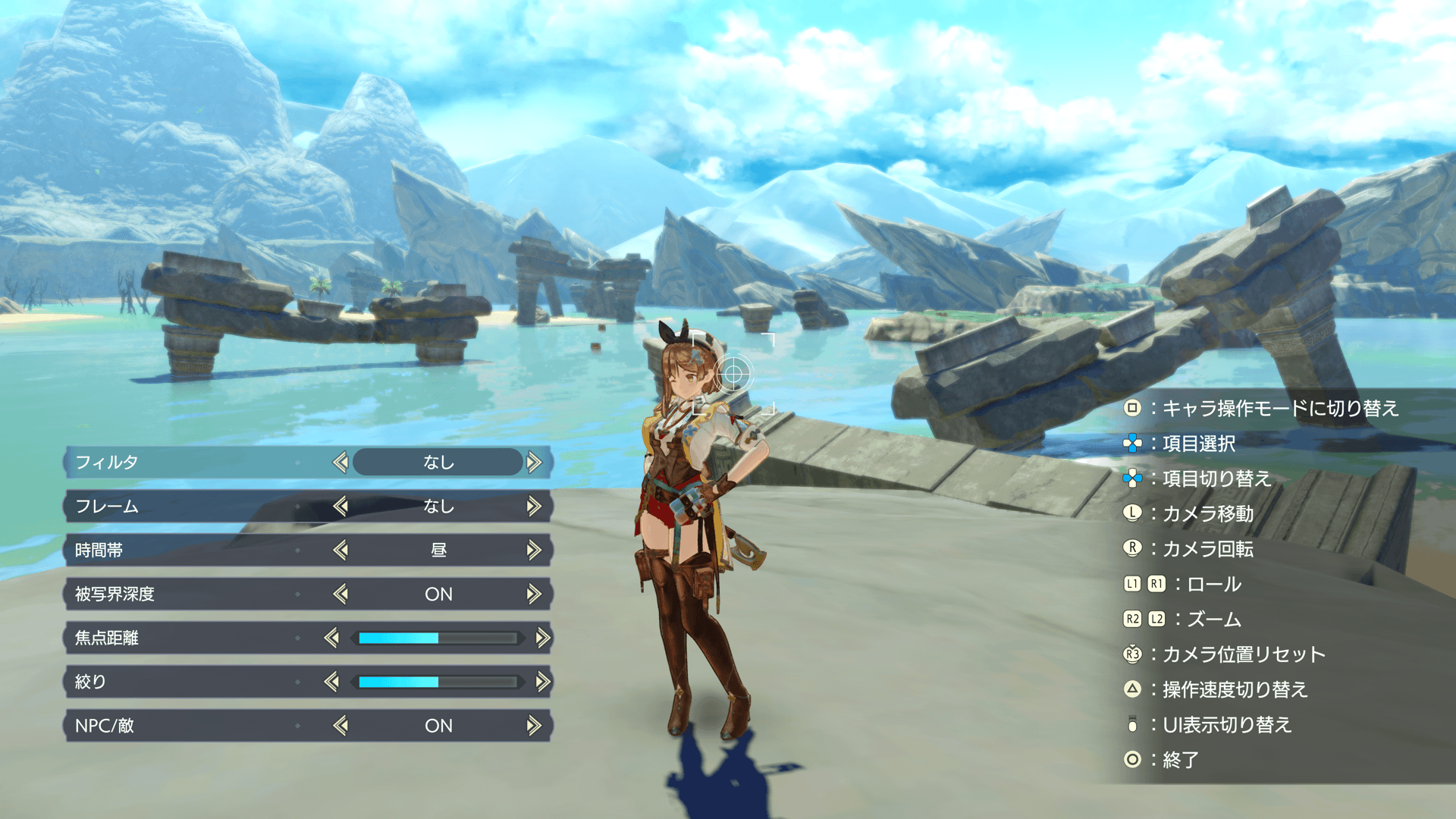Increase 絞り with the right arrow

click(x=543, y=682)
